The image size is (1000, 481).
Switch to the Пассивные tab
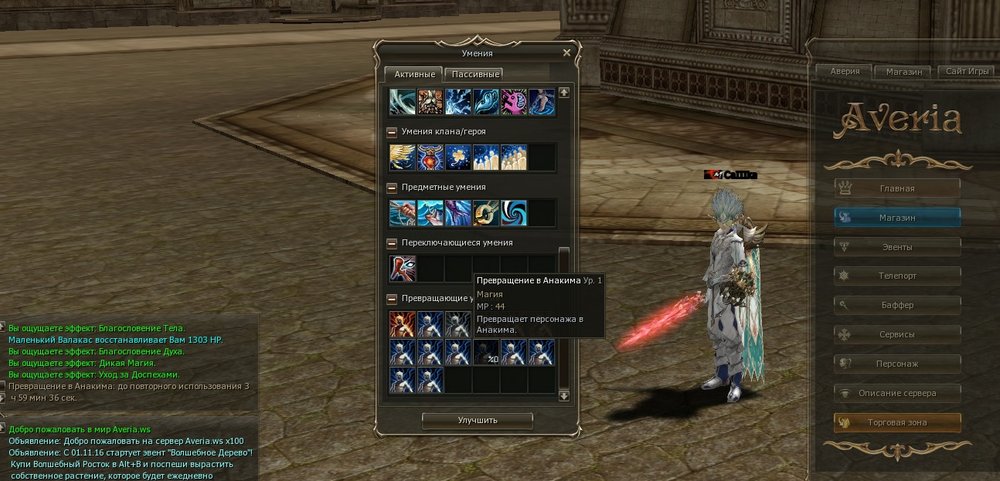475,74
